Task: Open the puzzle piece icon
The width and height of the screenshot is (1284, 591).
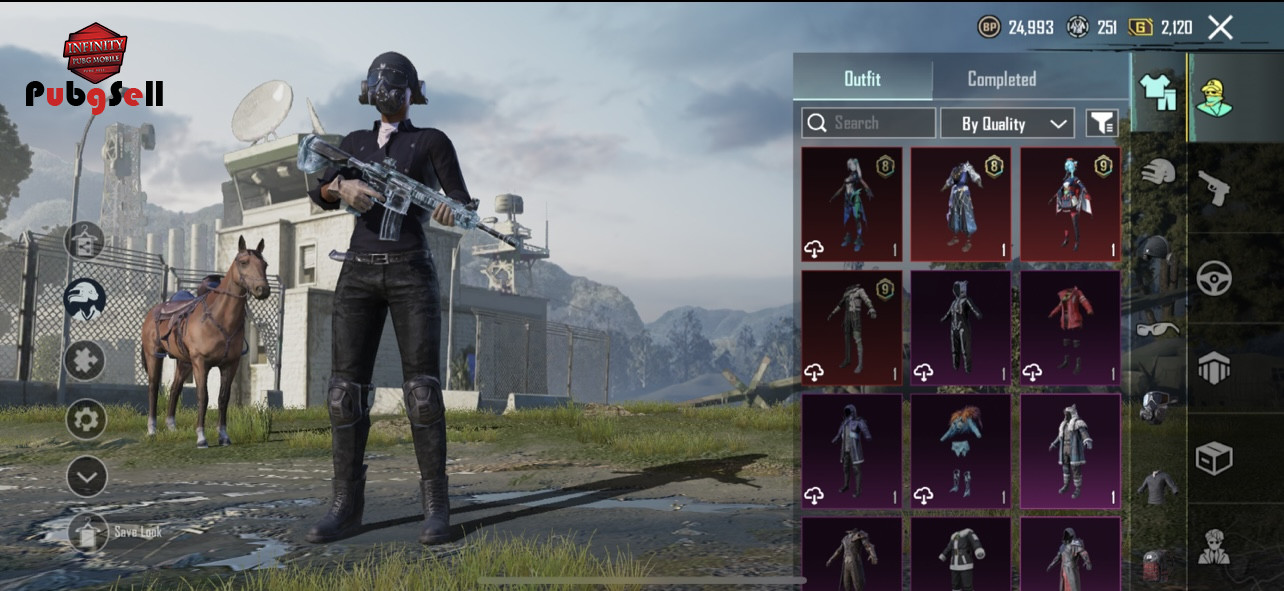Action: click(86, 360)
